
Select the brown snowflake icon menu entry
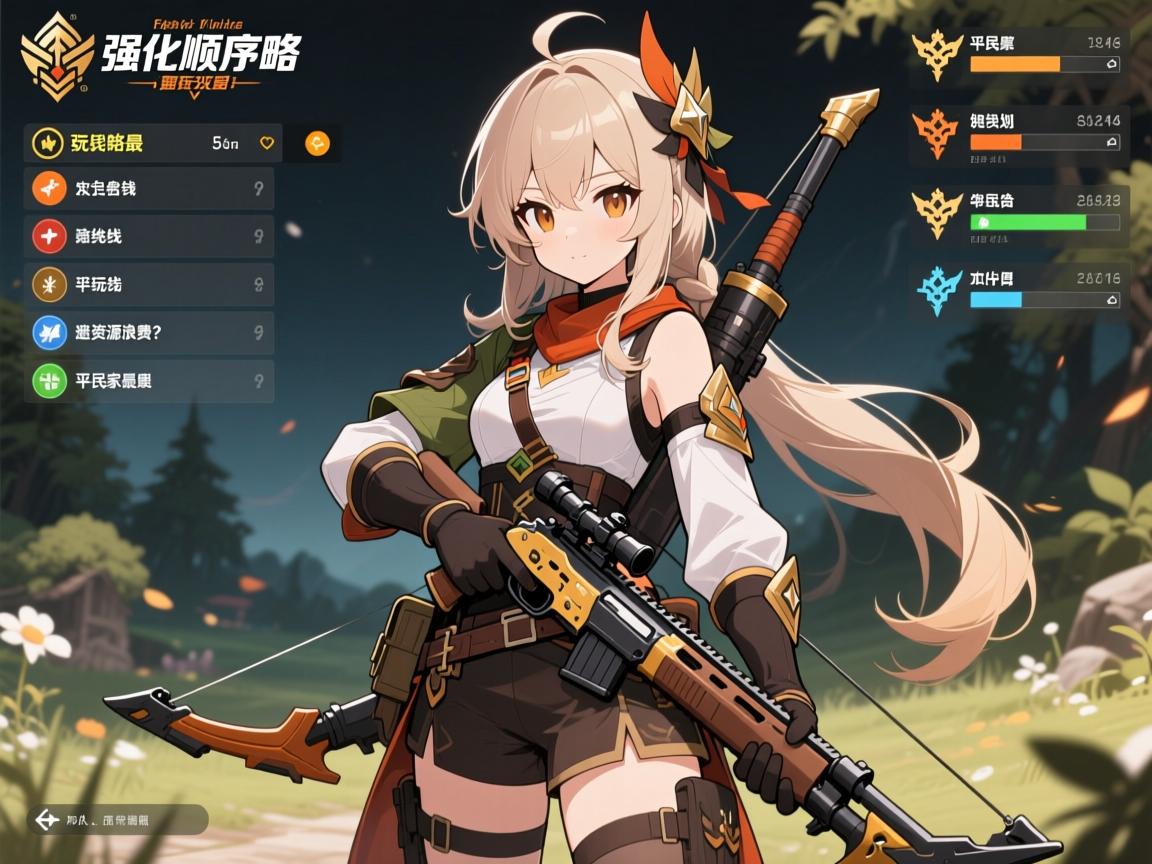click(150, 285)
